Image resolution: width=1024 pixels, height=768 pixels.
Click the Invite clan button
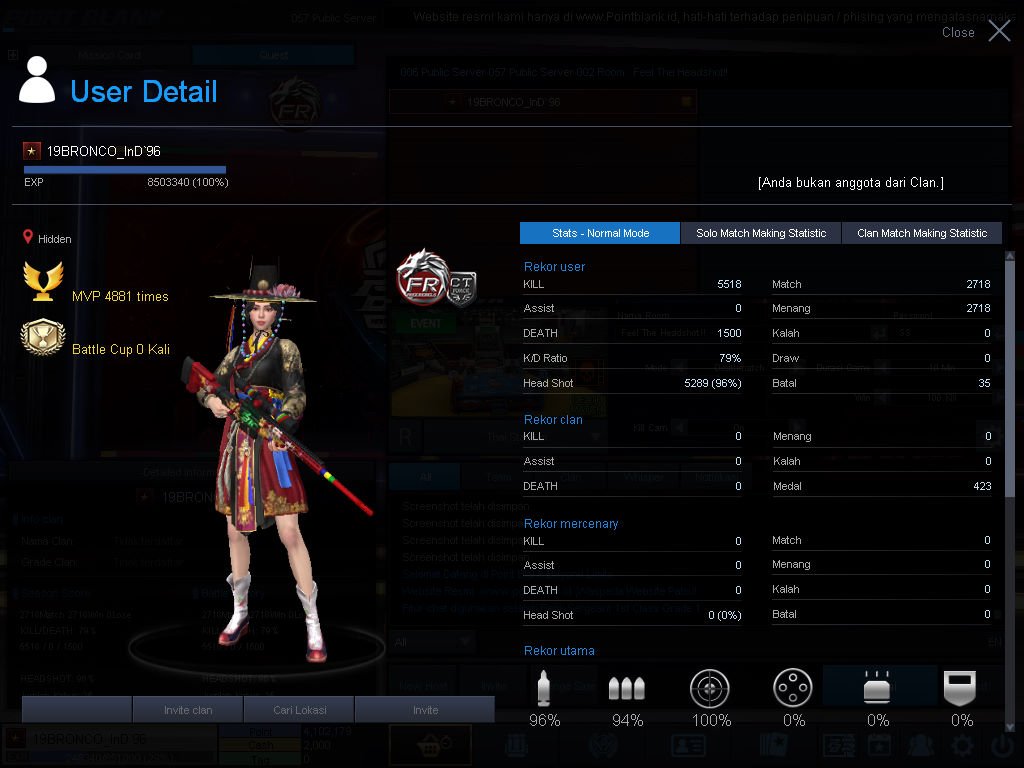pyautogui.click(x=188, y=710)
